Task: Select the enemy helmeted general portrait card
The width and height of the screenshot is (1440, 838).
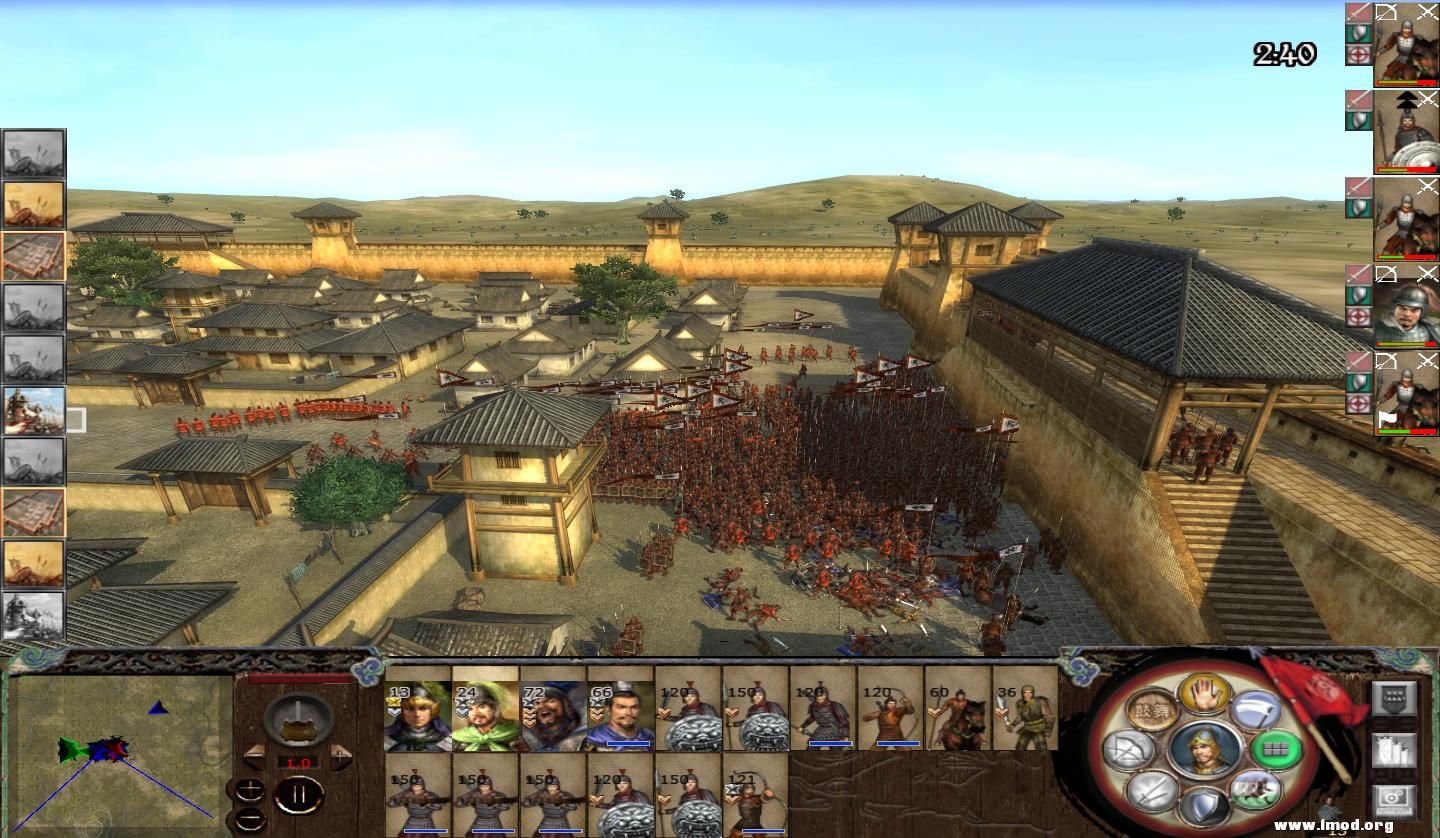Action: click(1406, 308)
